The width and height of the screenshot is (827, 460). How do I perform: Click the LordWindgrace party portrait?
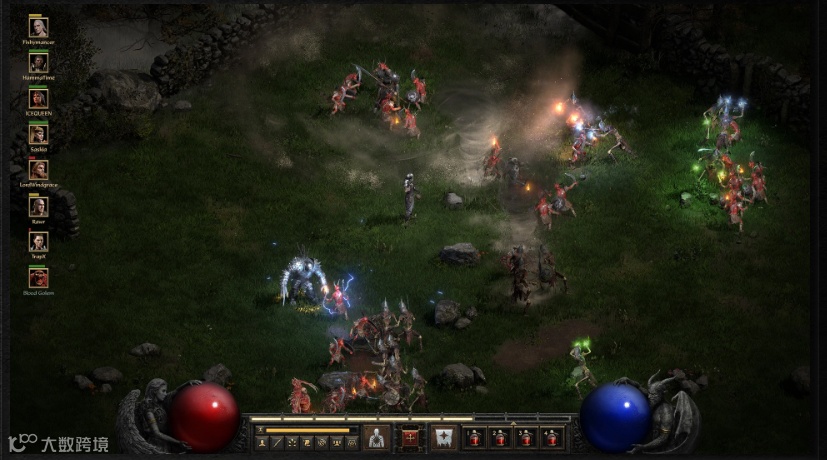[x=38, y=170]
